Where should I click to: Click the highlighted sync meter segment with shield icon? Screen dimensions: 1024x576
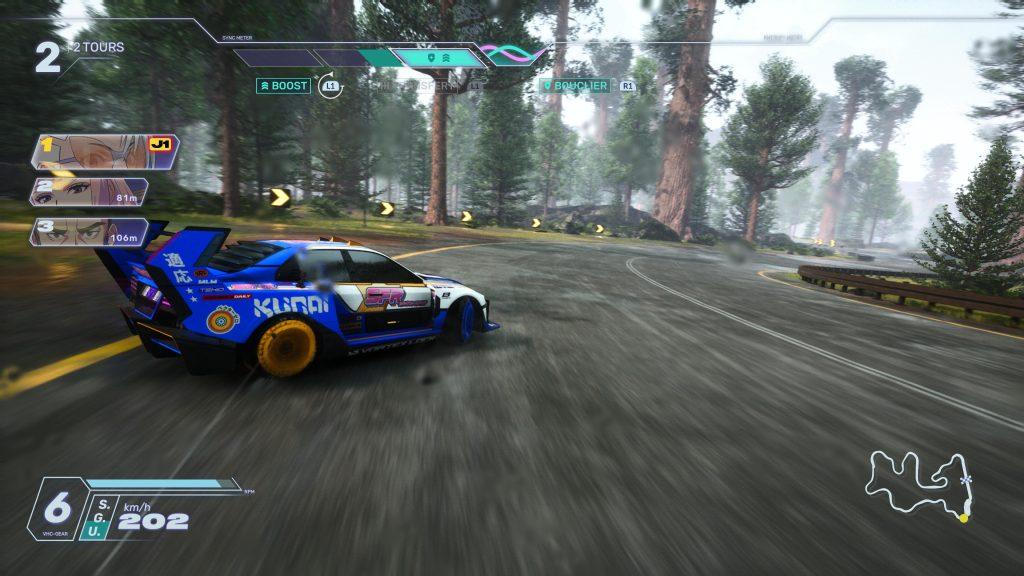(437, 58)
